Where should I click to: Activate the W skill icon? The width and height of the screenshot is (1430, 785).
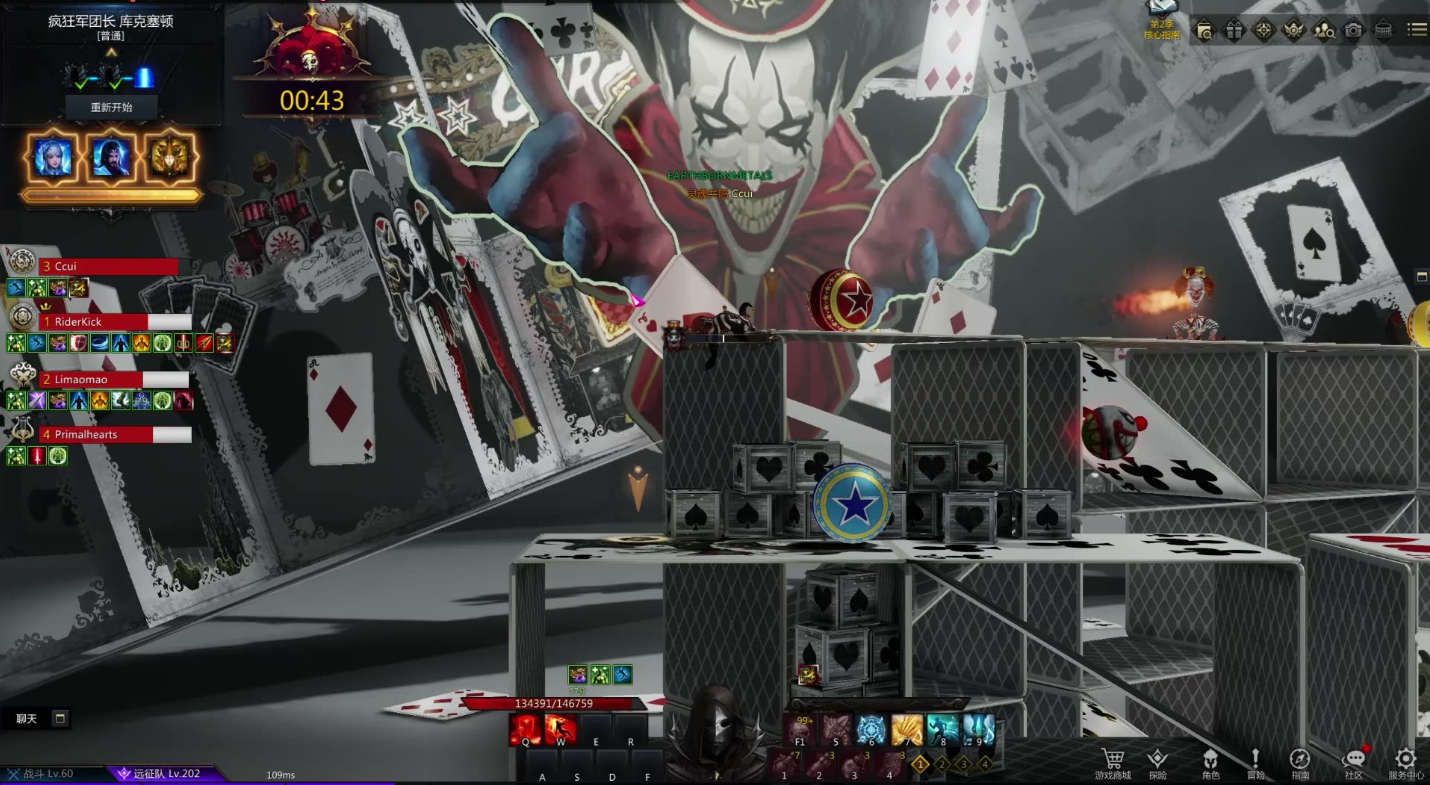(560, 730)
